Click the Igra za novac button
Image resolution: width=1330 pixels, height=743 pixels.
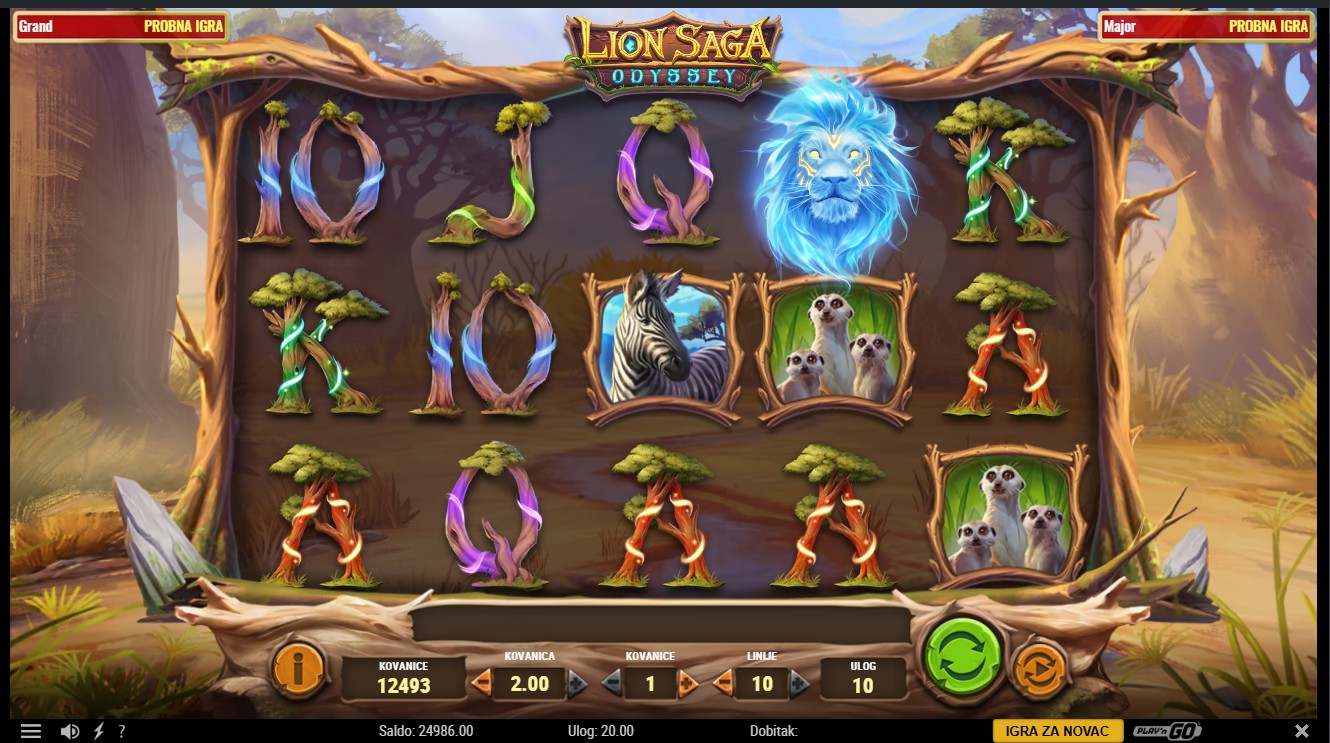pyautogui.click(x=1057, y=731)
